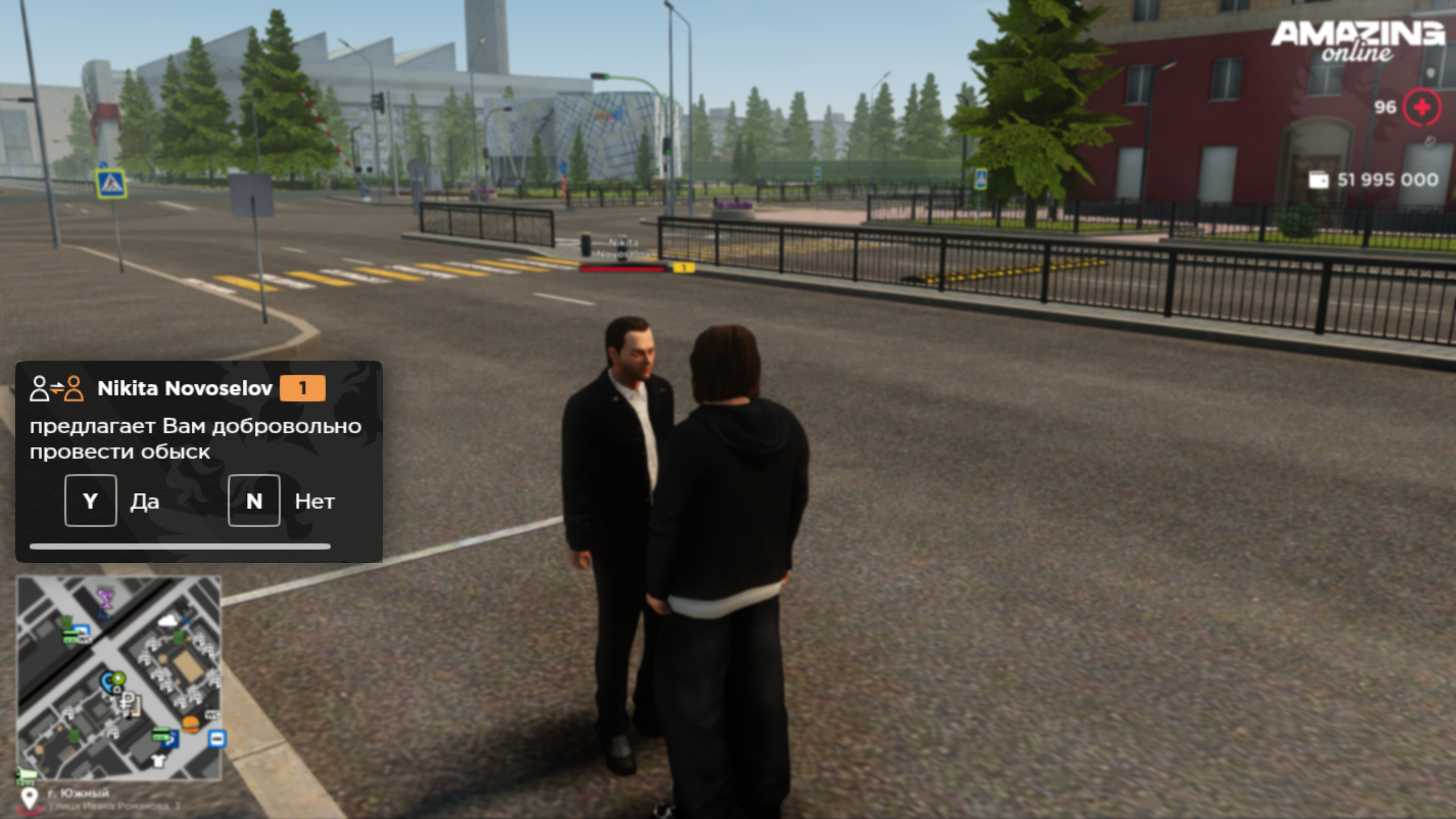The image size is (1456, 819).
Task: Choose the white t-shirt clothing marker
Action: [159, 760]
